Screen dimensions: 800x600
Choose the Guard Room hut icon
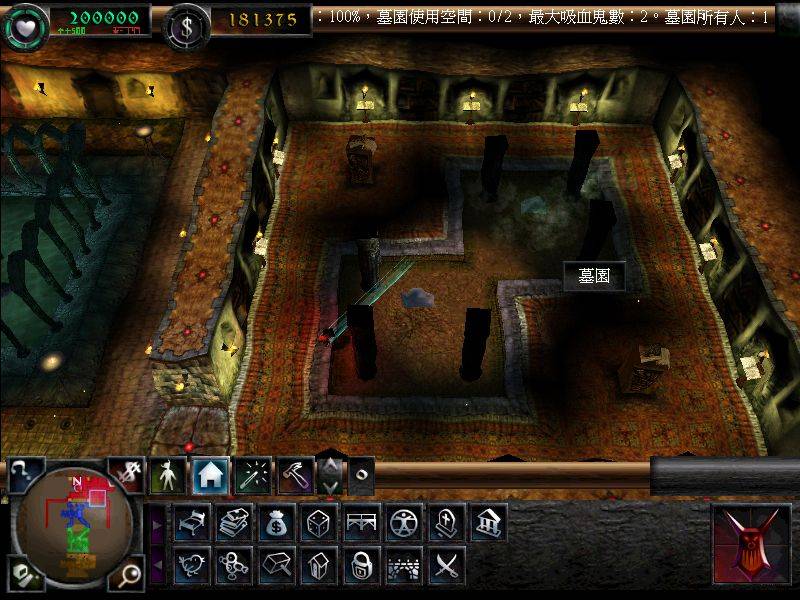[x=318, y=565]
